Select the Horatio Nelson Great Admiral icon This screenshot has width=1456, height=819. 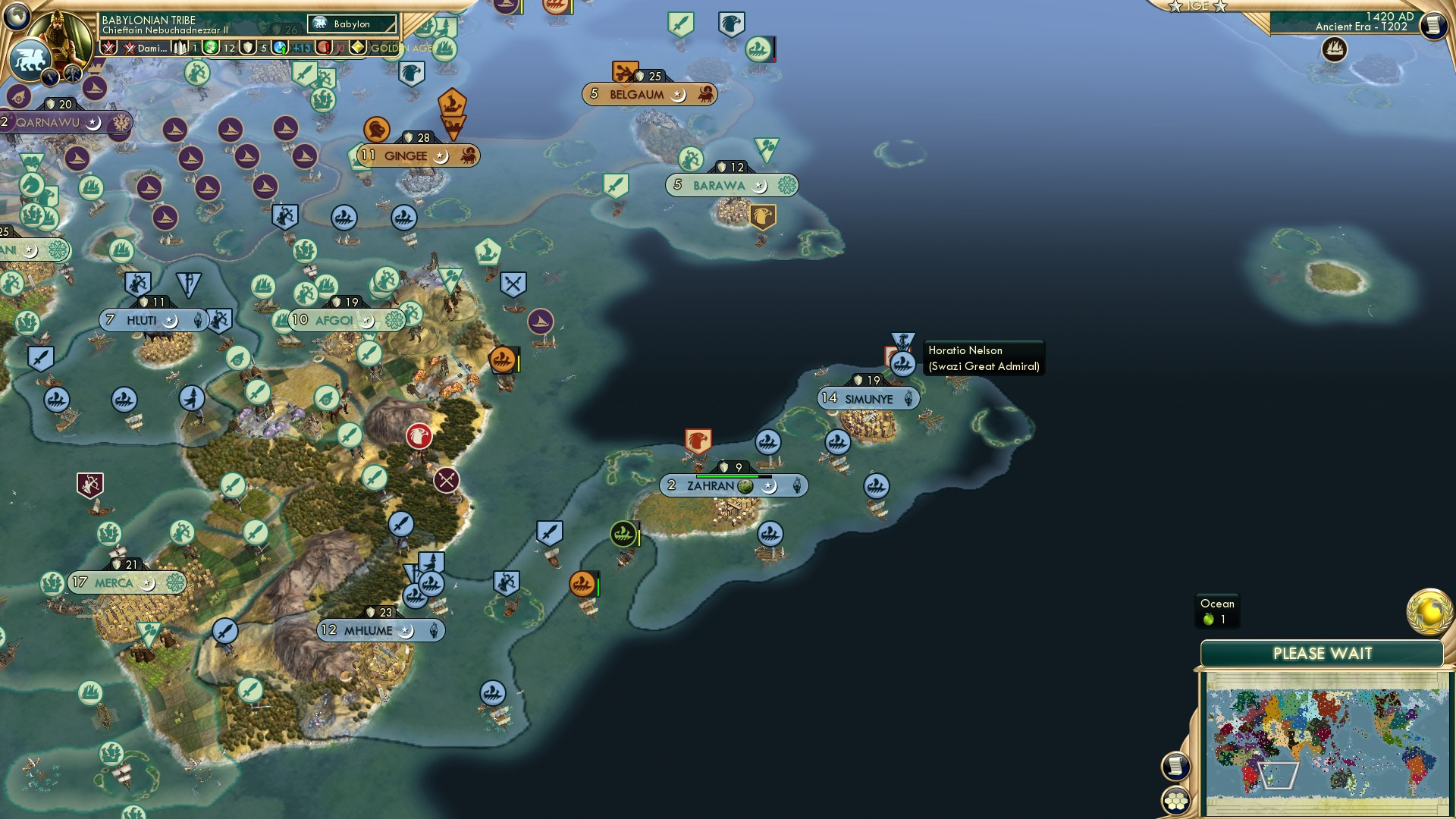point(902,362)
